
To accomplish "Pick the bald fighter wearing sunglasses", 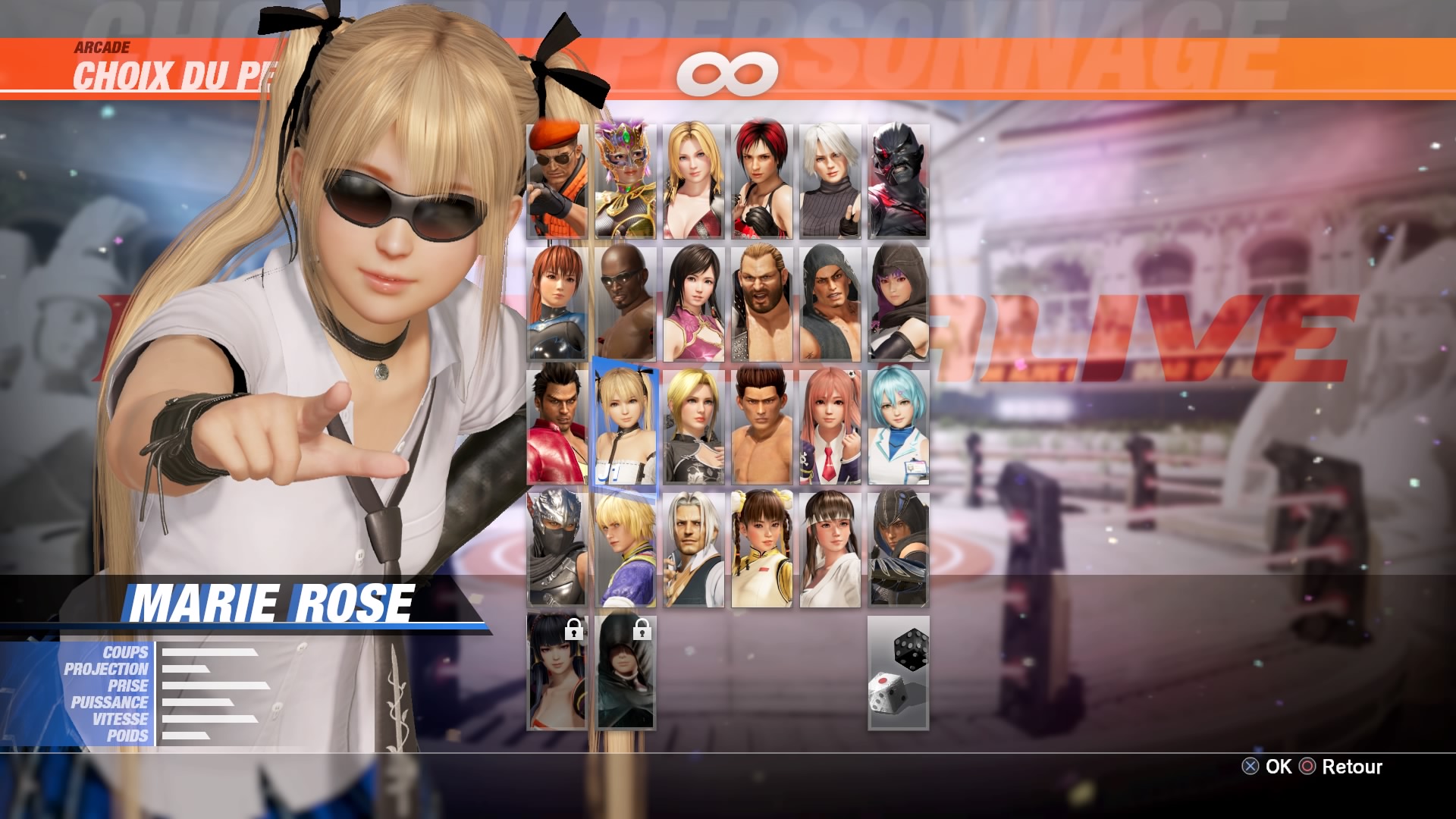I will [625, 303].
